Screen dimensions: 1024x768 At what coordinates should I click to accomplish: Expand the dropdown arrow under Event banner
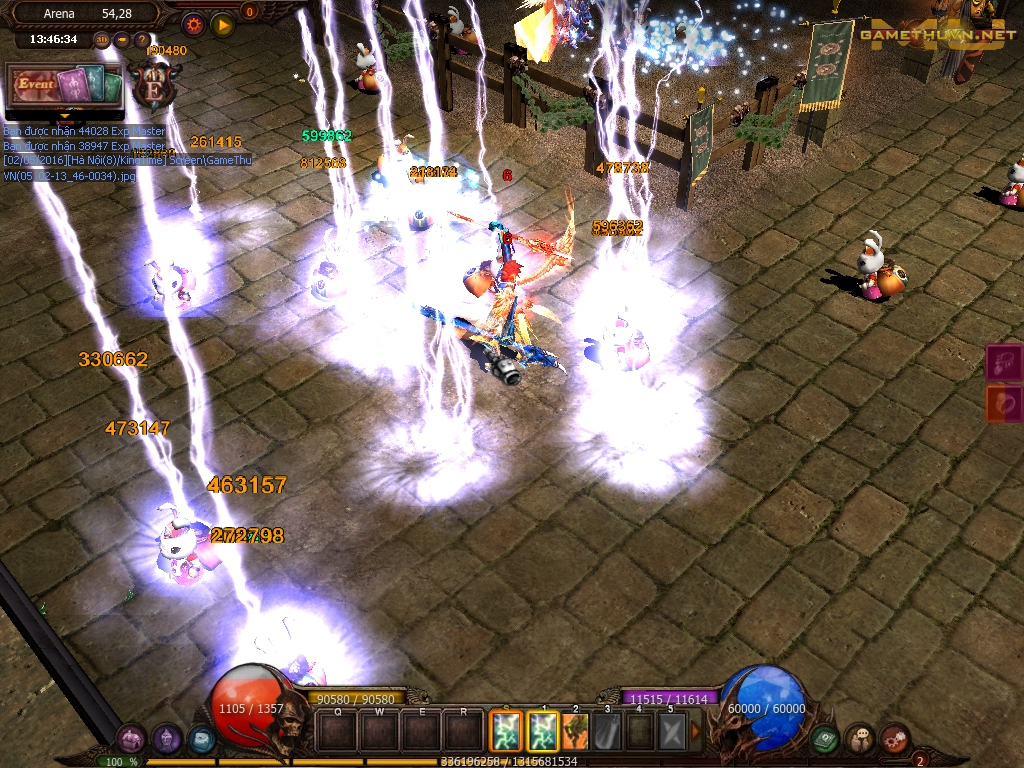[66, 113]
